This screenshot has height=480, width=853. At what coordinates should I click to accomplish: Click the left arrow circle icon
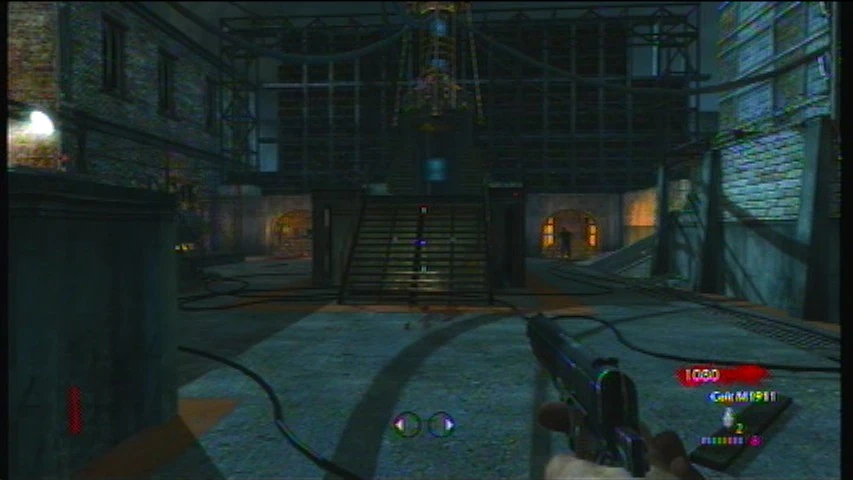coord(406,424)
